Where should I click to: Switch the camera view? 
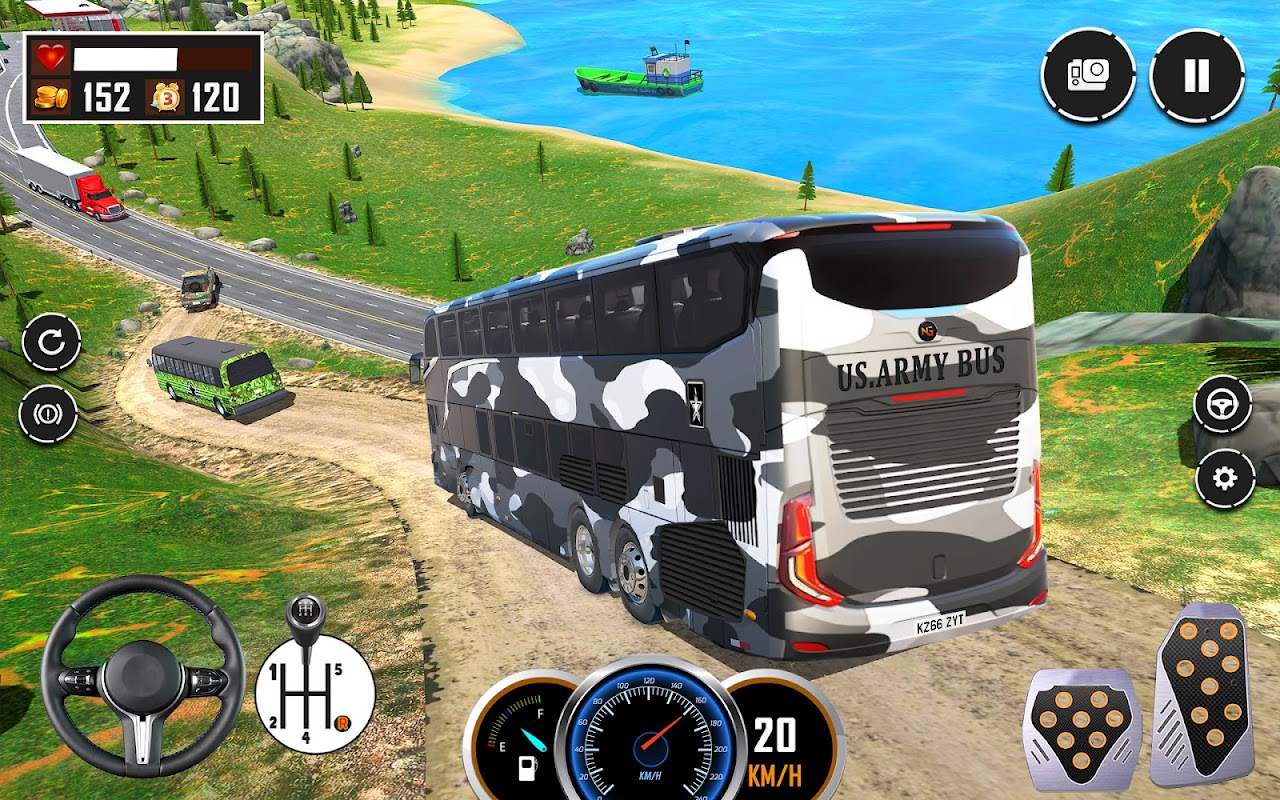(x=1088, y=76)
